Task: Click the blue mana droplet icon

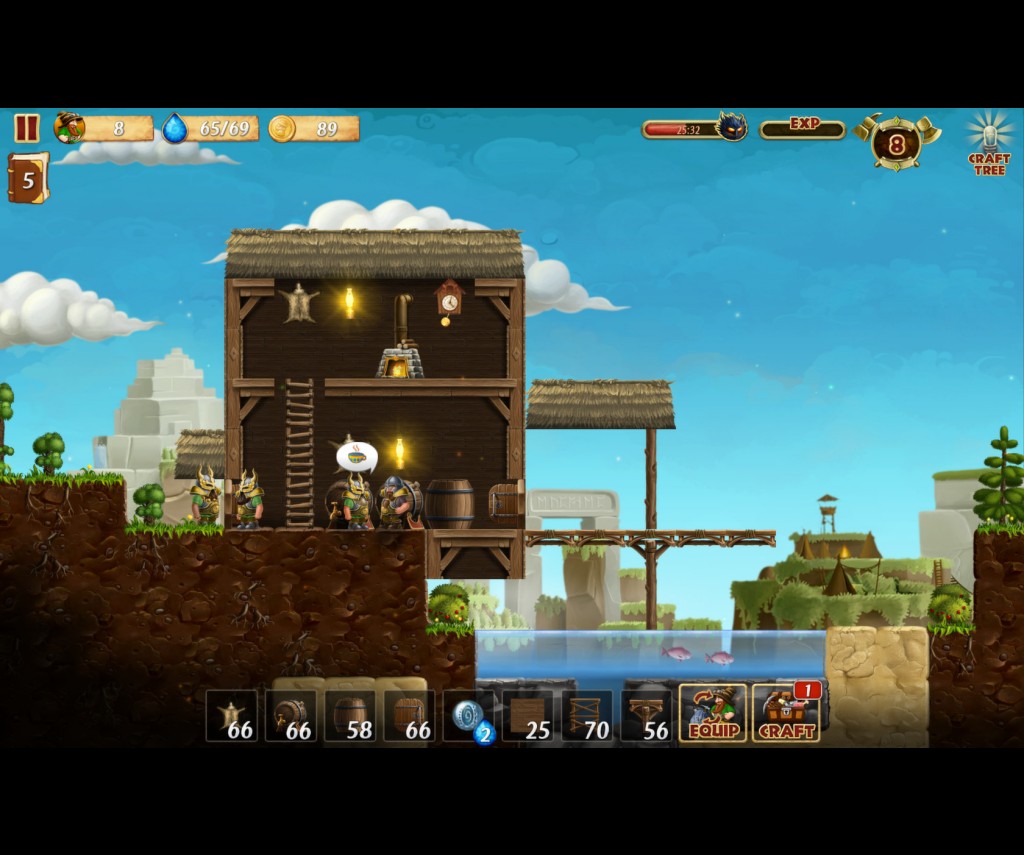Action: (x=175, y=128)
